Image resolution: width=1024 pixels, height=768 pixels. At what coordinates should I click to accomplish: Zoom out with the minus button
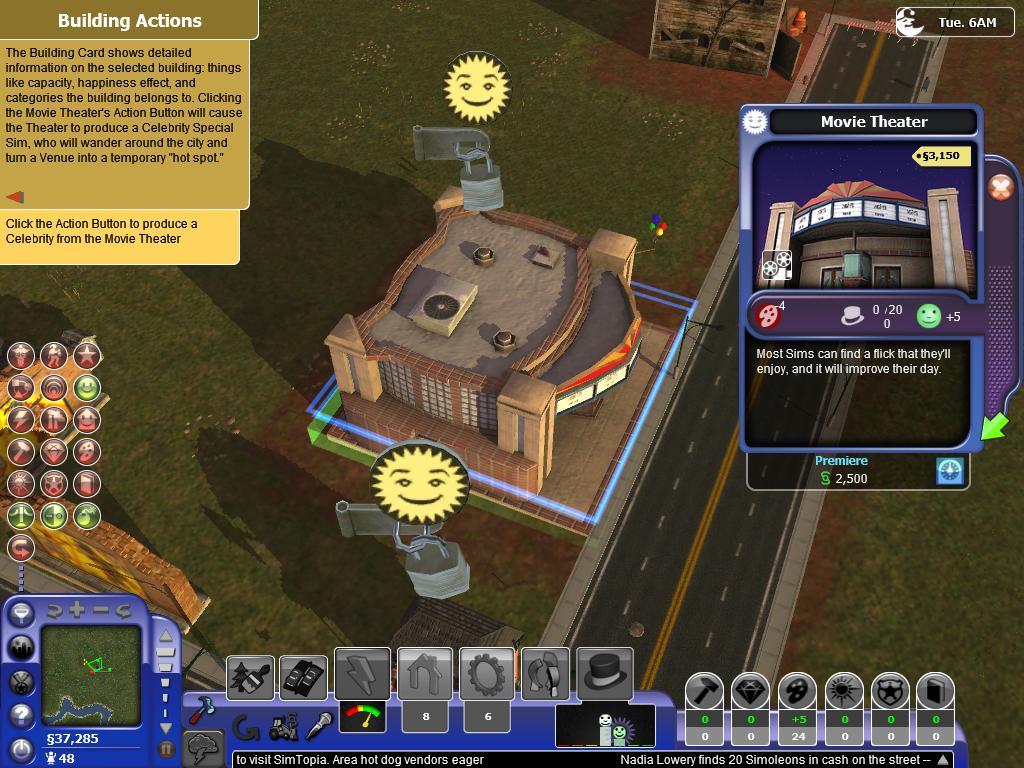pos(101,610)
